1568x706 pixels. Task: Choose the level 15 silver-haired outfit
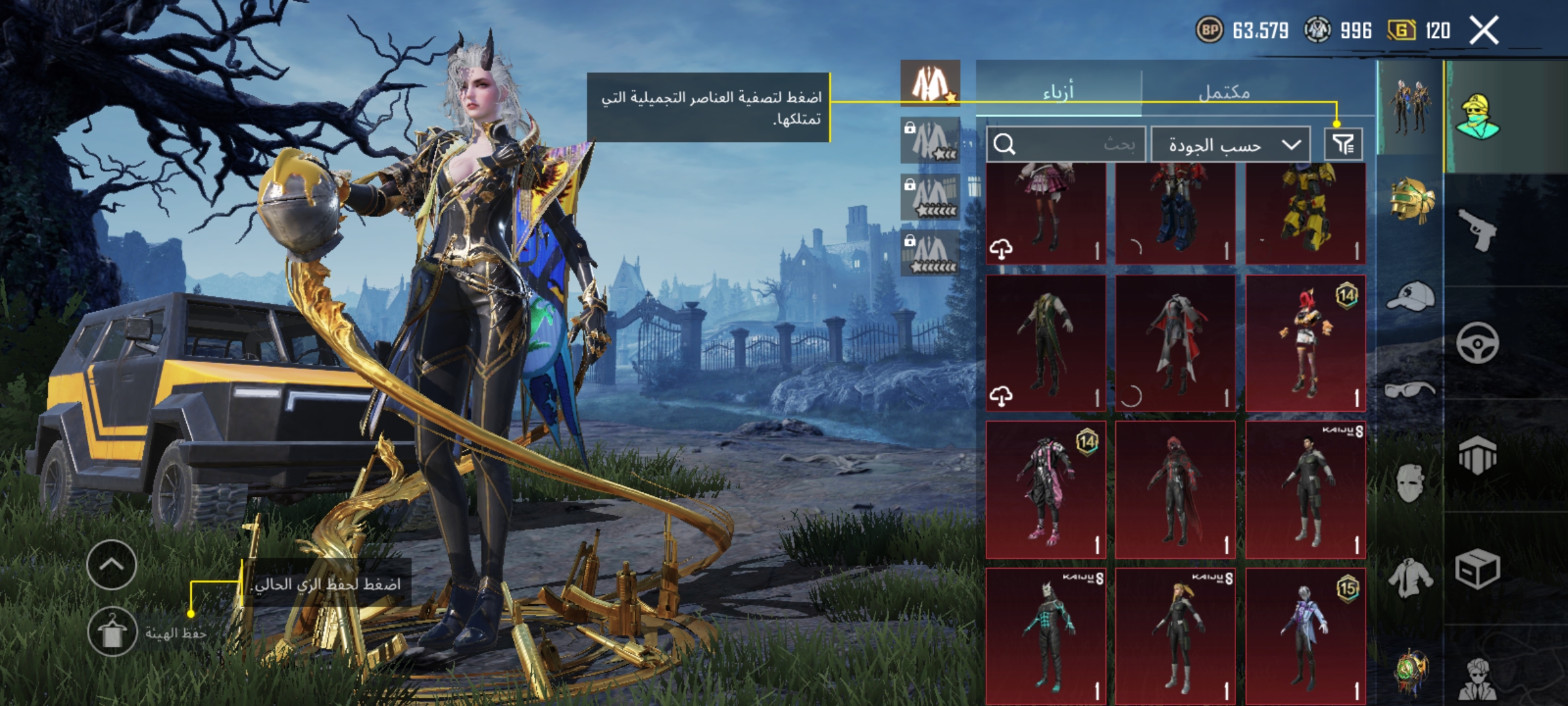point(1305,635)
